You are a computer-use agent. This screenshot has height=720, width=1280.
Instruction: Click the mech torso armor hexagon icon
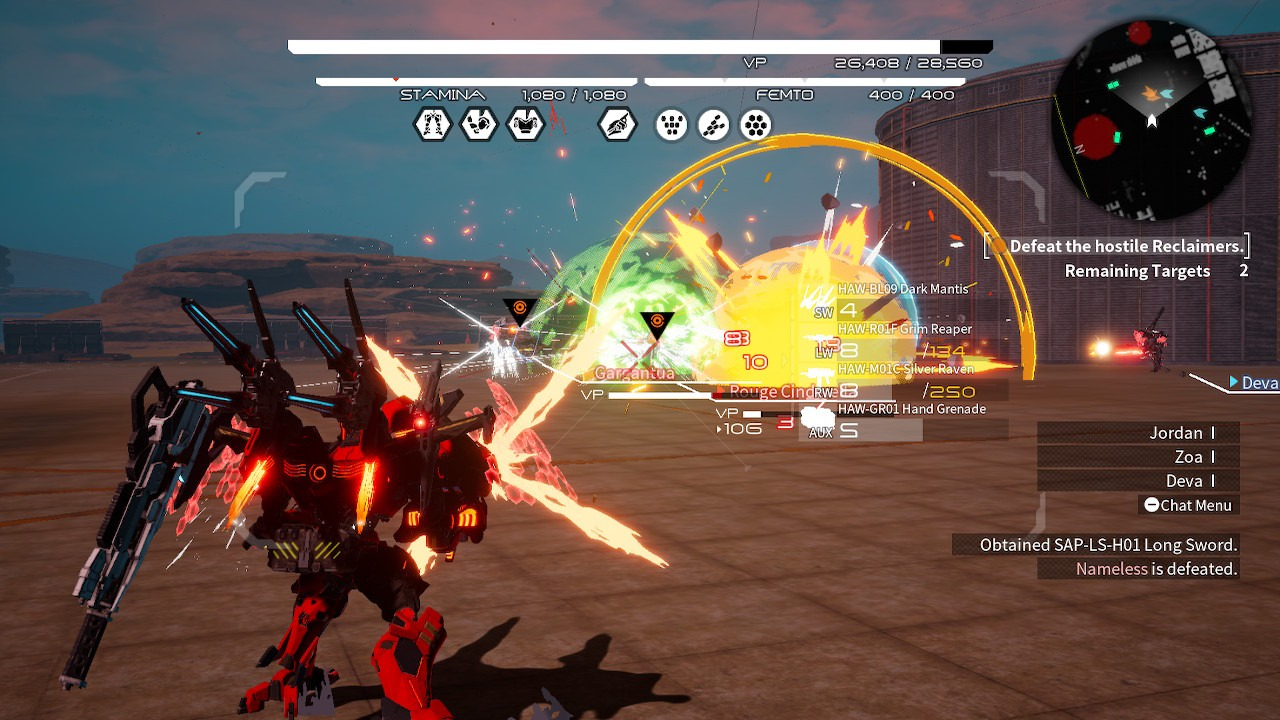pos(526,125)
